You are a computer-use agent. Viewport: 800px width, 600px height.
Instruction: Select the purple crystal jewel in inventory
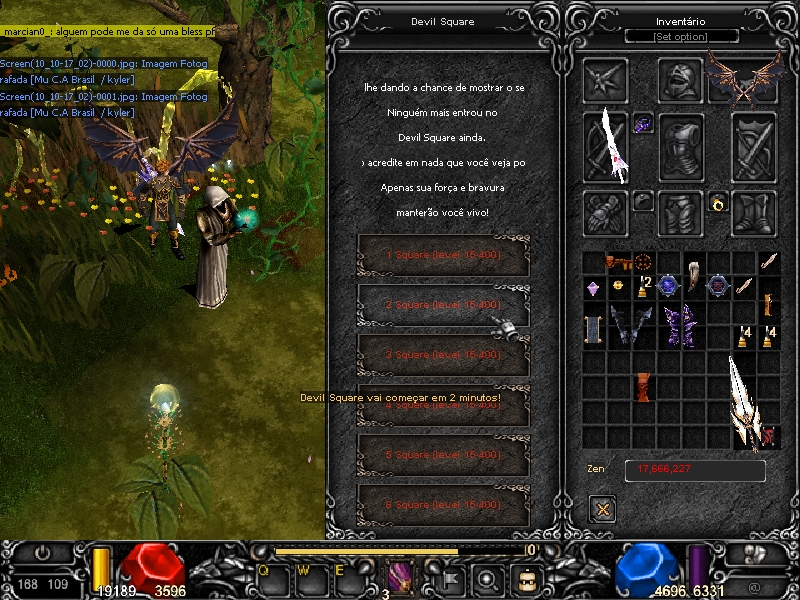pos(593,288)
